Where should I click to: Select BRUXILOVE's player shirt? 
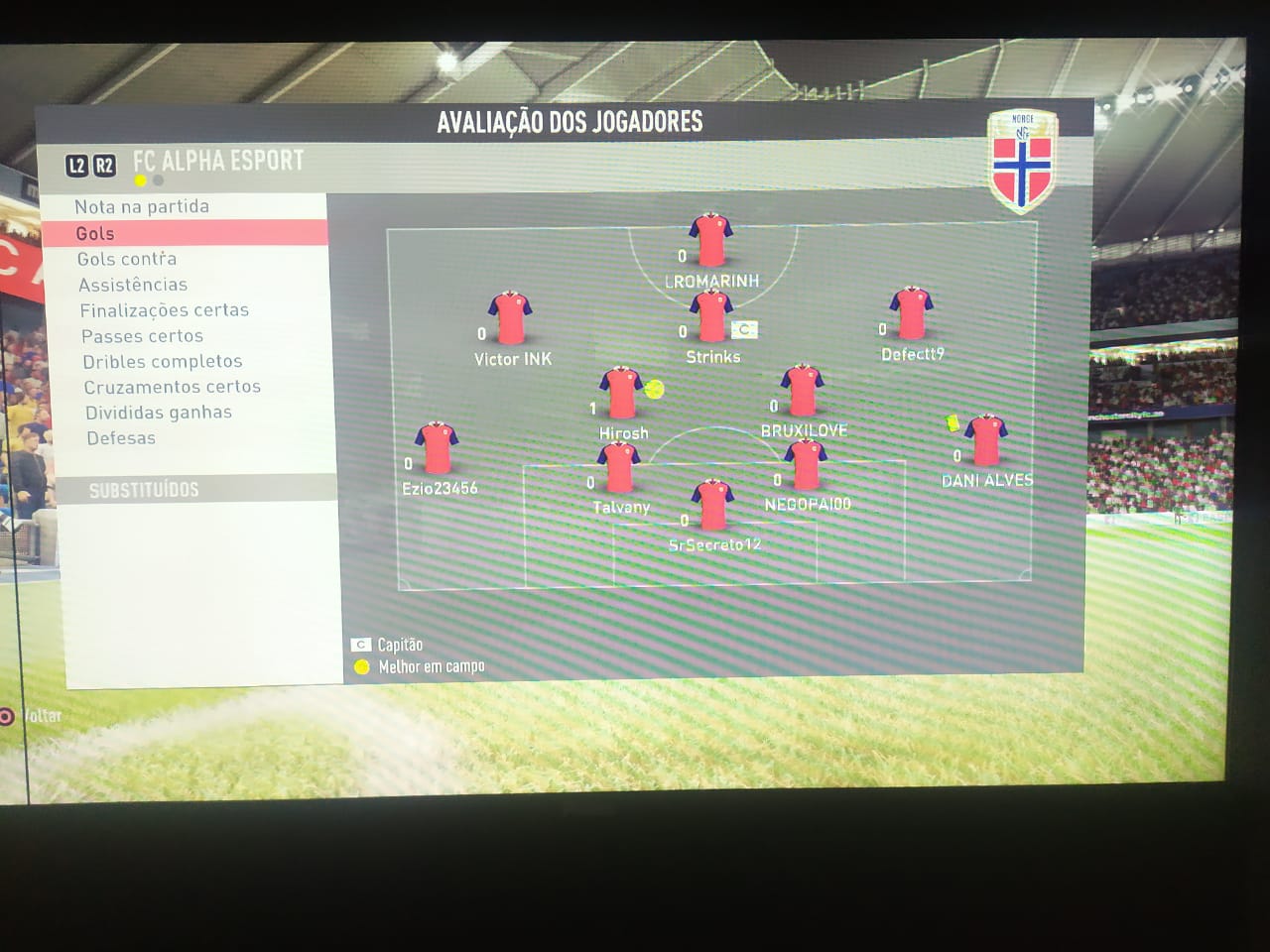[802, 392]
